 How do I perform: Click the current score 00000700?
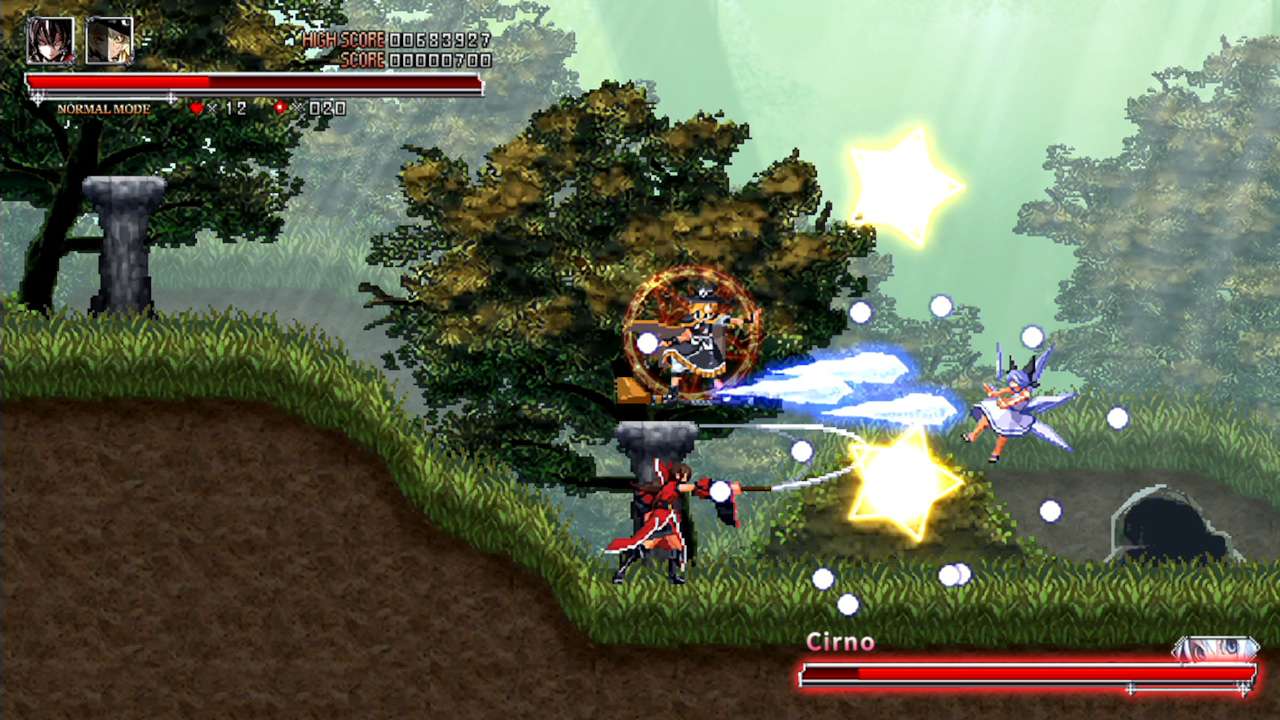(x=442, y=58)
